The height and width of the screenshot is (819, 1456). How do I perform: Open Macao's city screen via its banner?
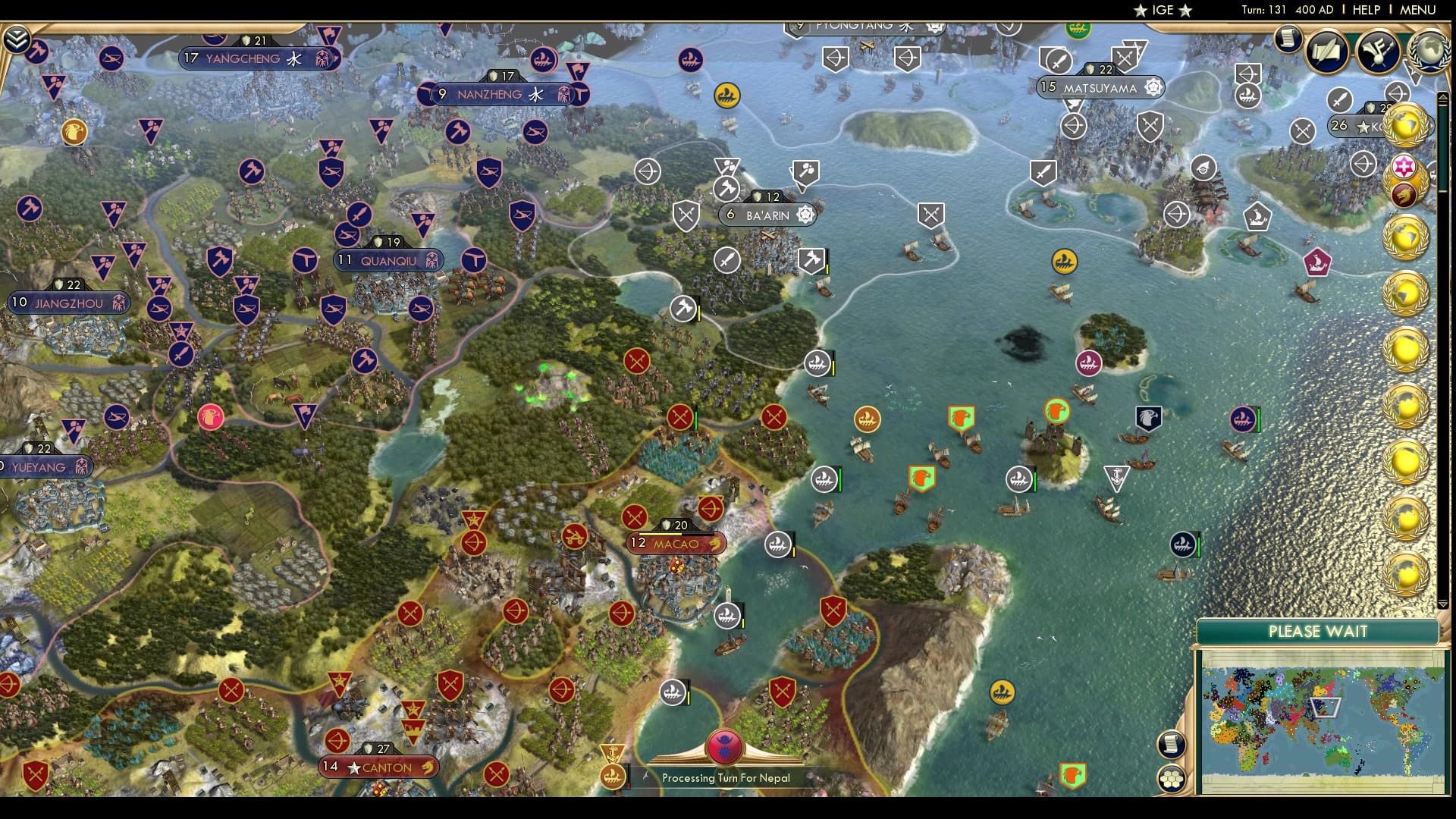[x=675, y=544]
